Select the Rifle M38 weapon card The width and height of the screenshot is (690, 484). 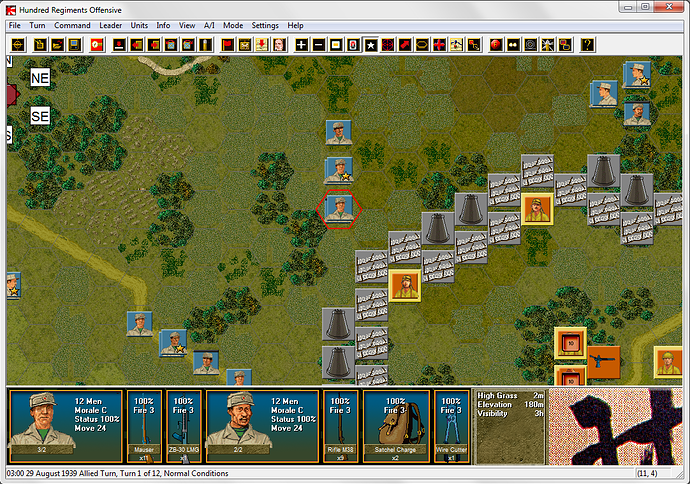pos(341,427)
